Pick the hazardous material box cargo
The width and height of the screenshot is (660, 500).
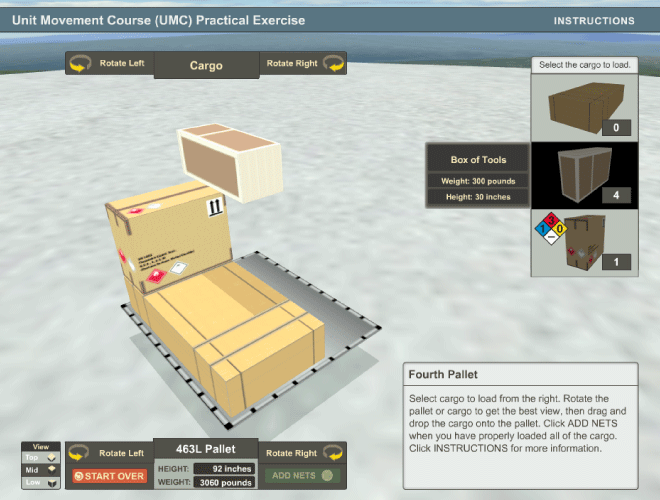584,241
